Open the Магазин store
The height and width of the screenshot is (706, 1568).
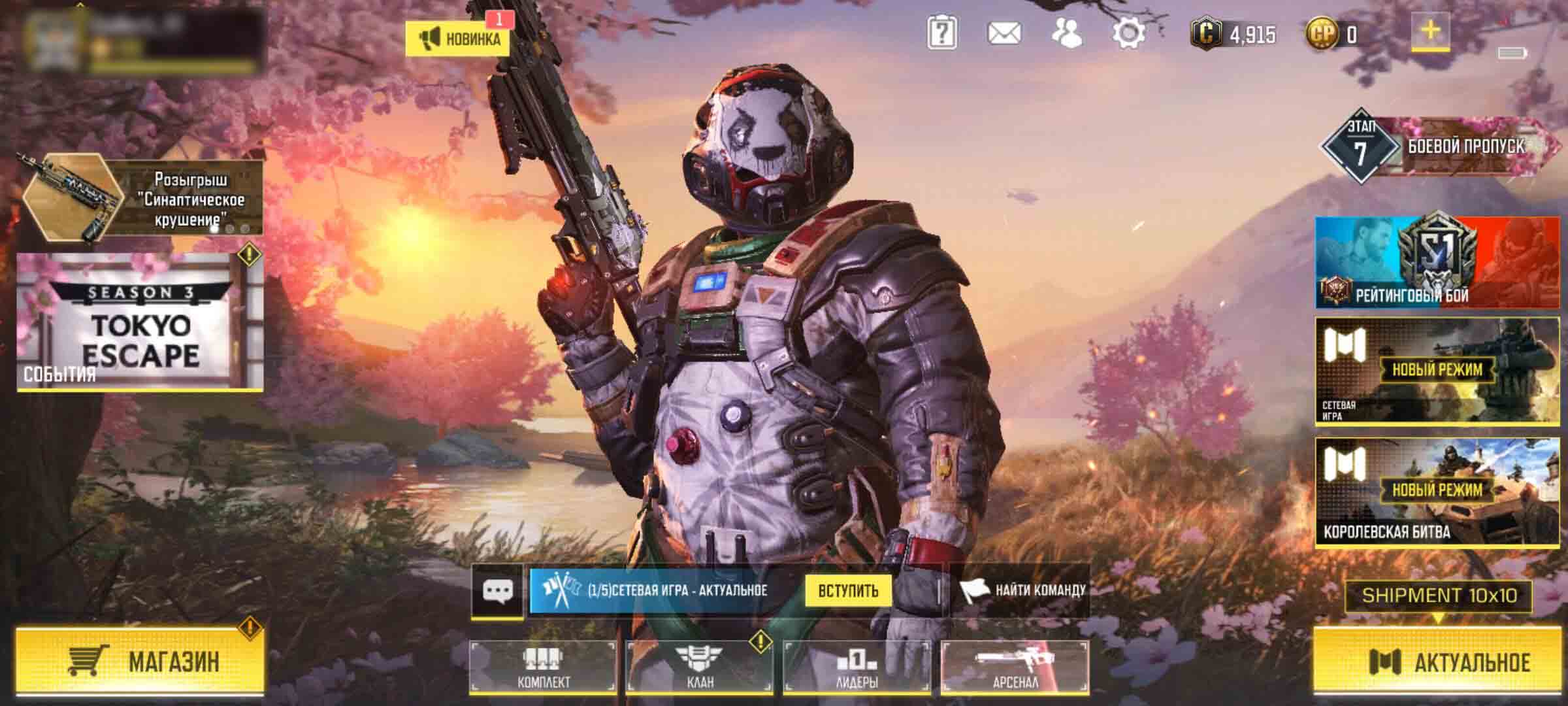(x=140, y=661)
